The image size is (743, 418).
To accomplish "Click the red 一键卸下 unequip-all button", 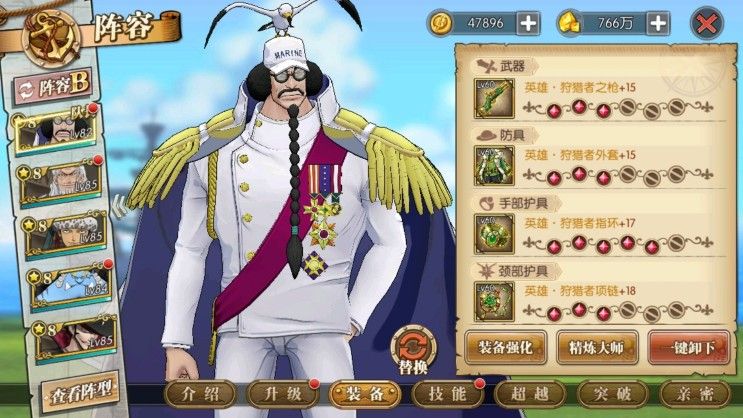I will [x=688, y=346].
